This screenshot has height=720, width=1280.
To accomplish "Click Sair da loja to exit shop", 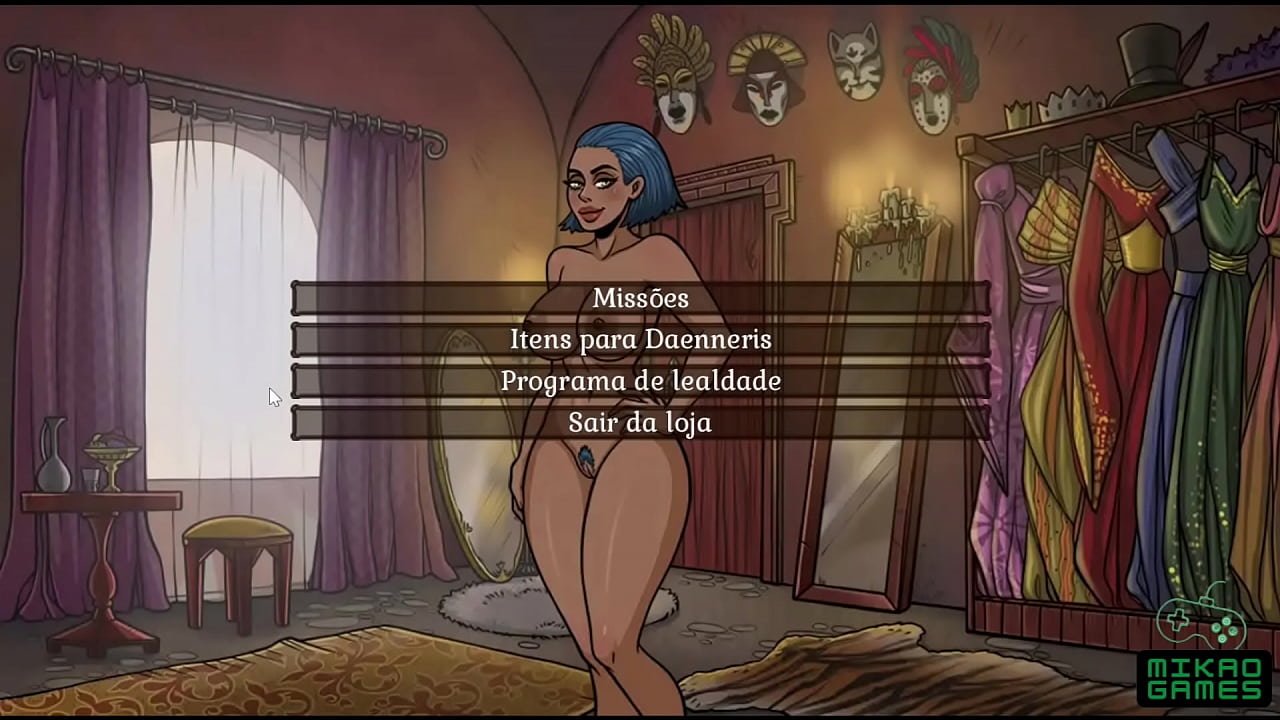I will point(640,422).
